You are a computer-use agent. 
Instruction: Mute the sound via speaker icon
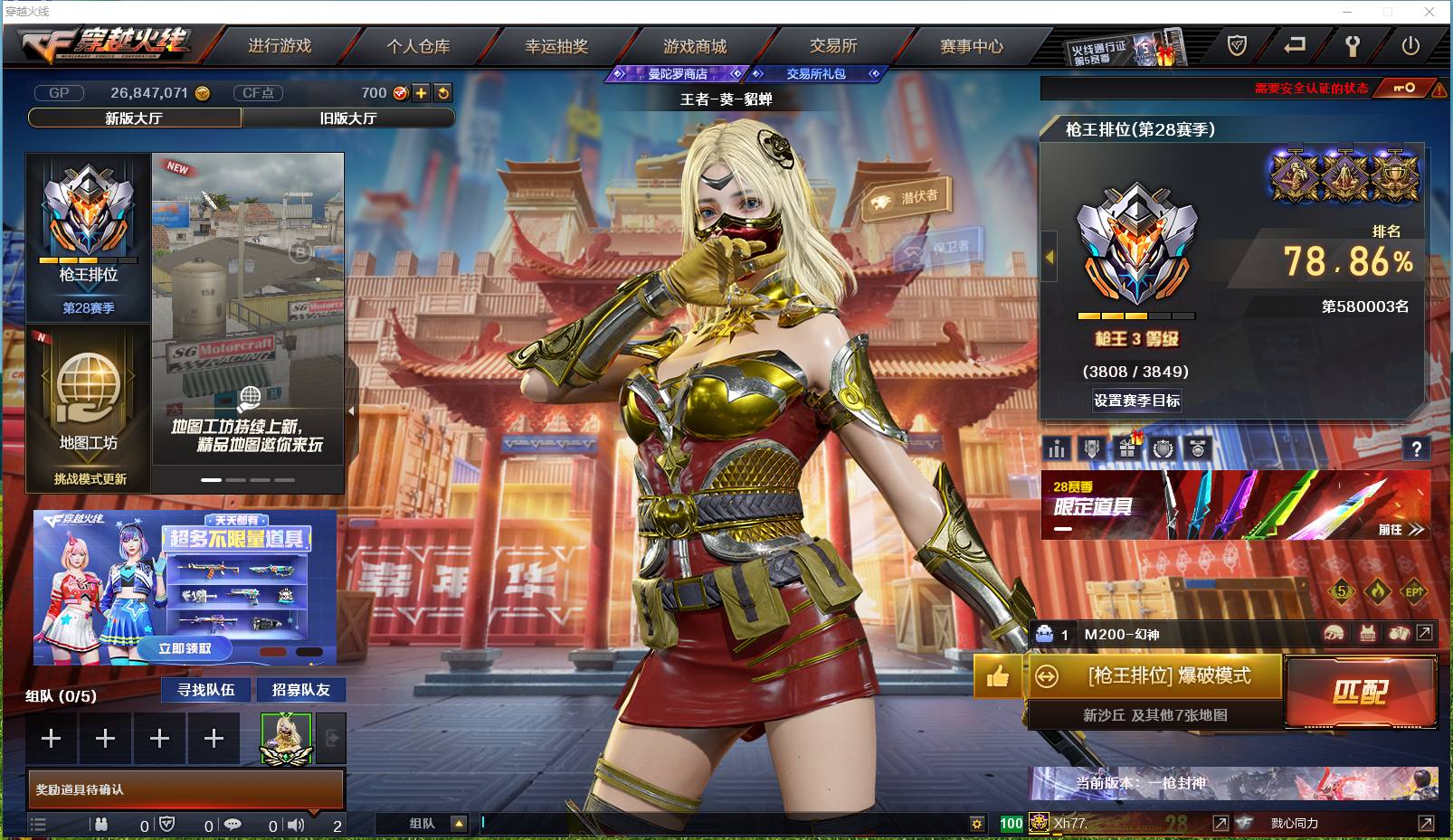(x=296, y=825)
